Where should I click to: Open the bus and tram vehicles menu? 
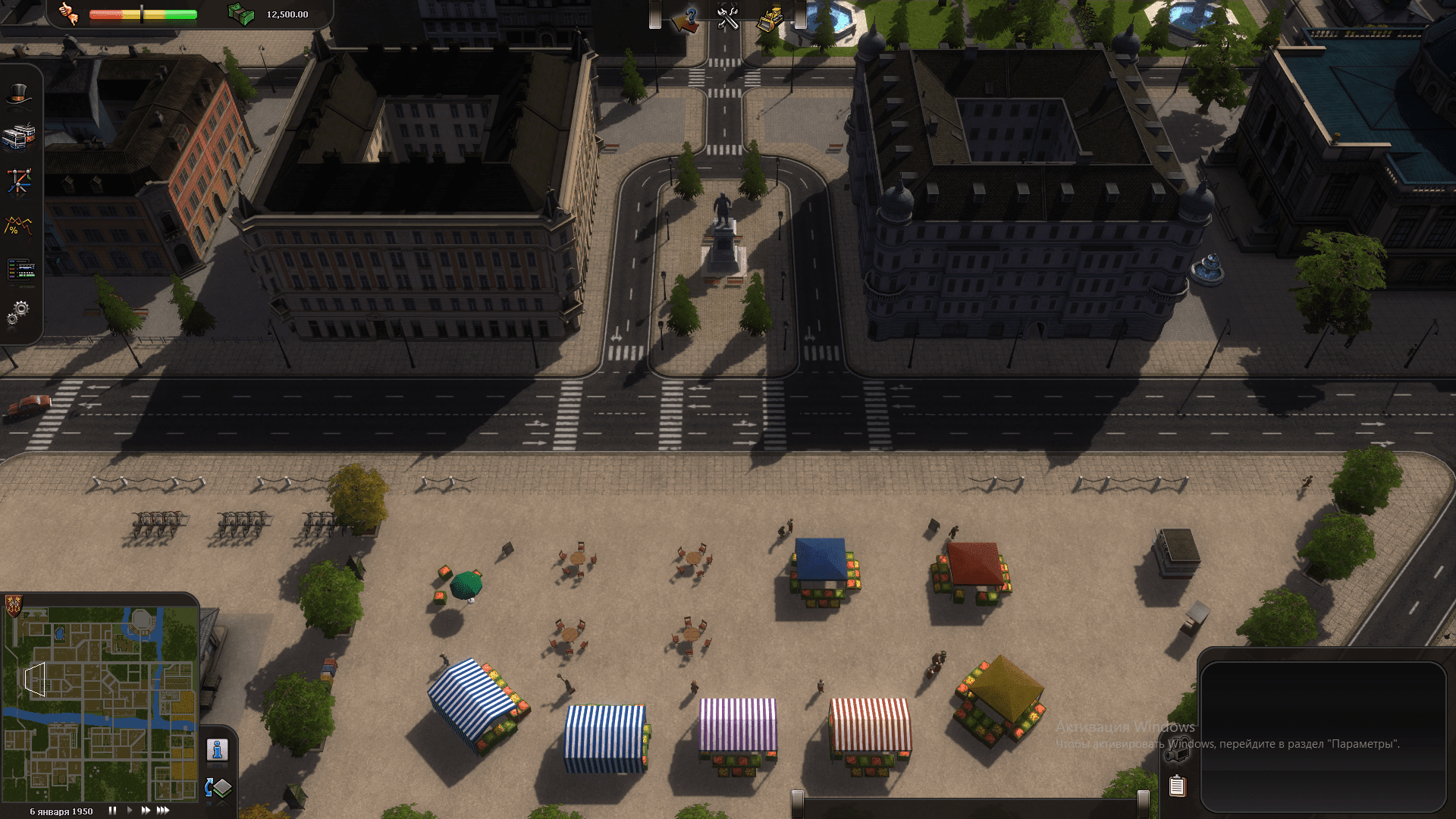[x=19, y=136]
